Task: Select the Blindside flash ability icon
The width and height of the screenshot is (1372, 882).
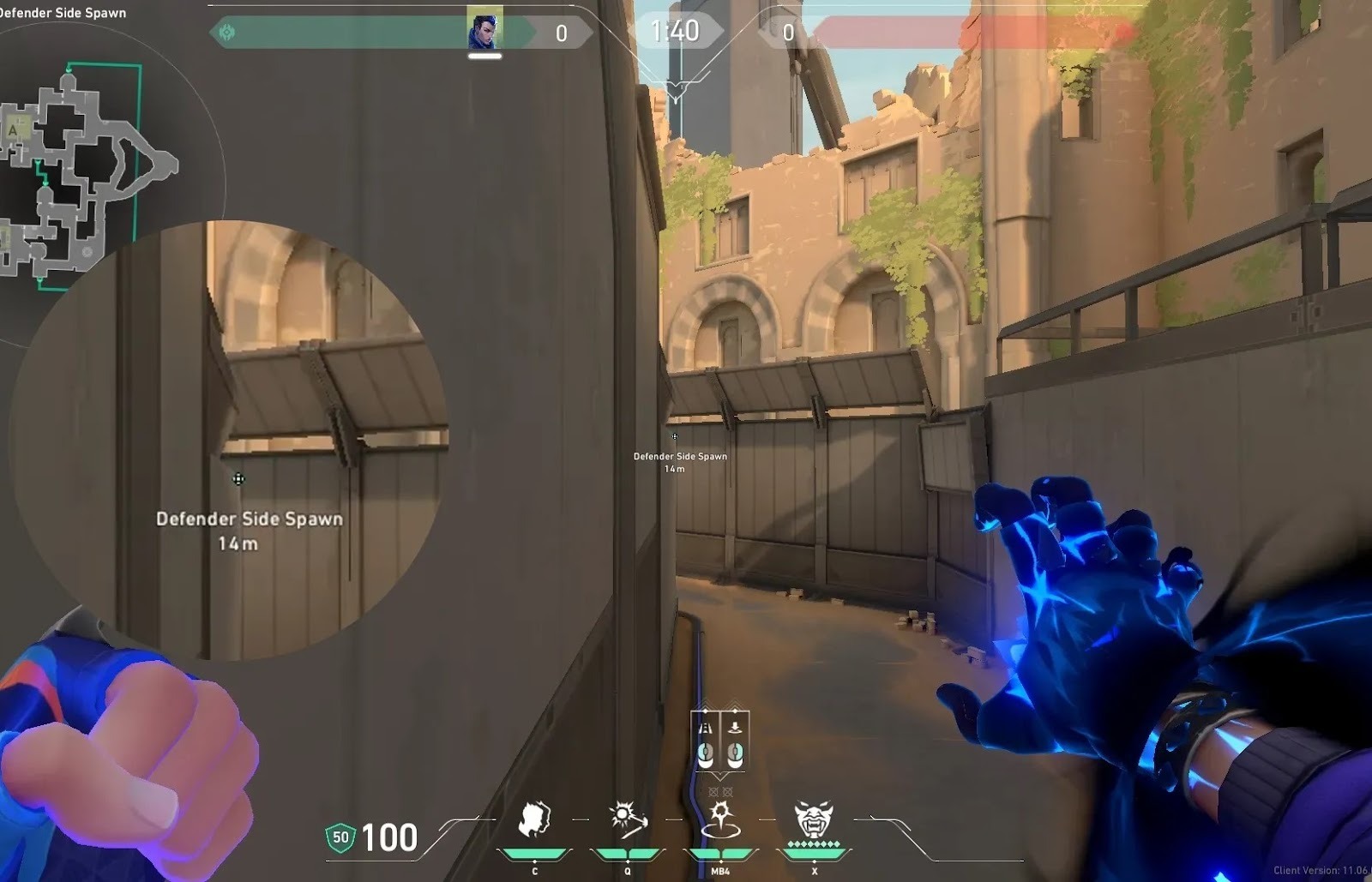Action: (x=628, y=820)
